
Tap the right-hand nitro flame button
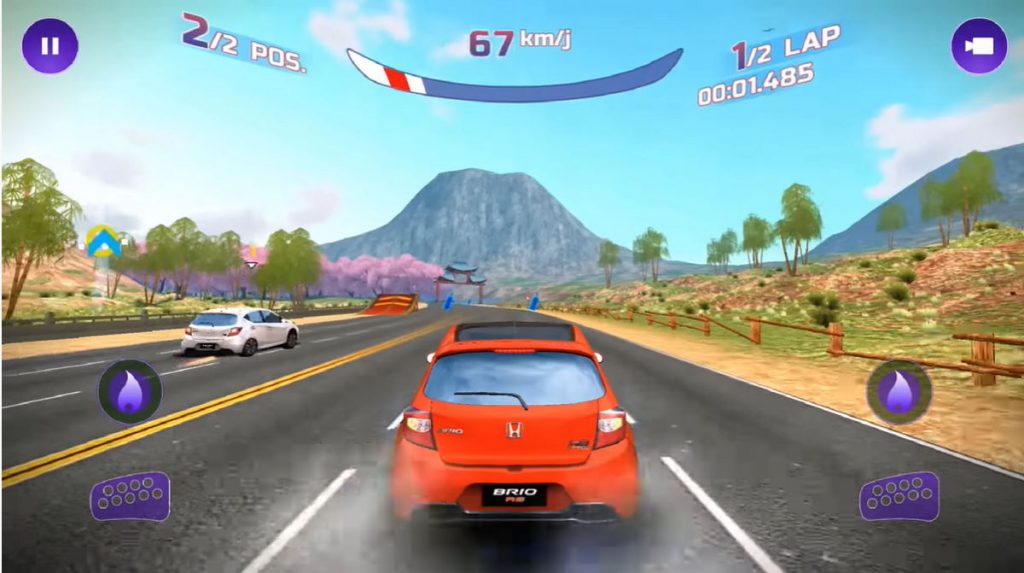pos(898,391)
